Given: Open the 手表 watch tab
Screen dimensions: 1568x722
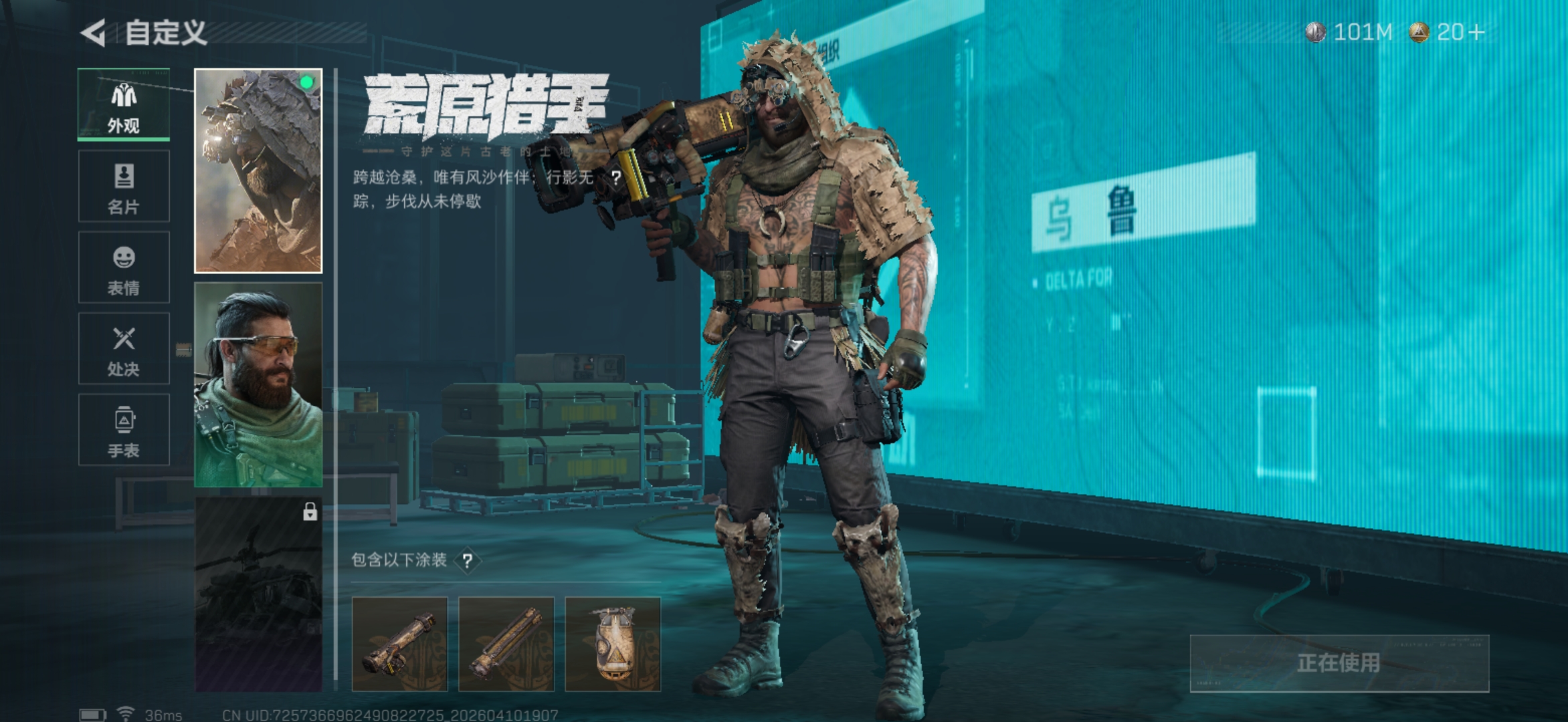Looking at the screenshot, I should click(x=124, y=430).
